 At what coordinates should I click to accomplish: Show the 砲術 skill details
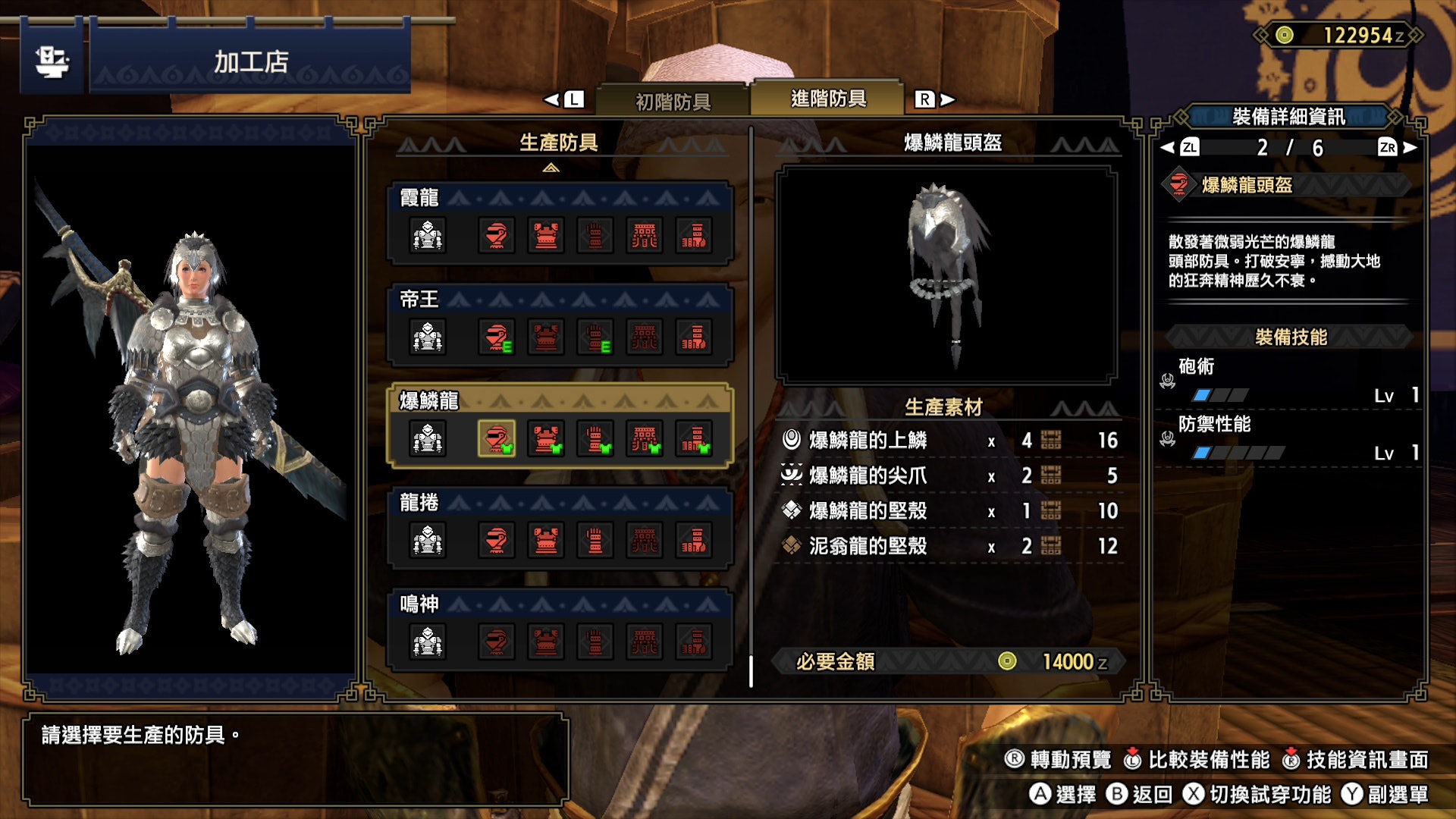[x=1289, y=381]
